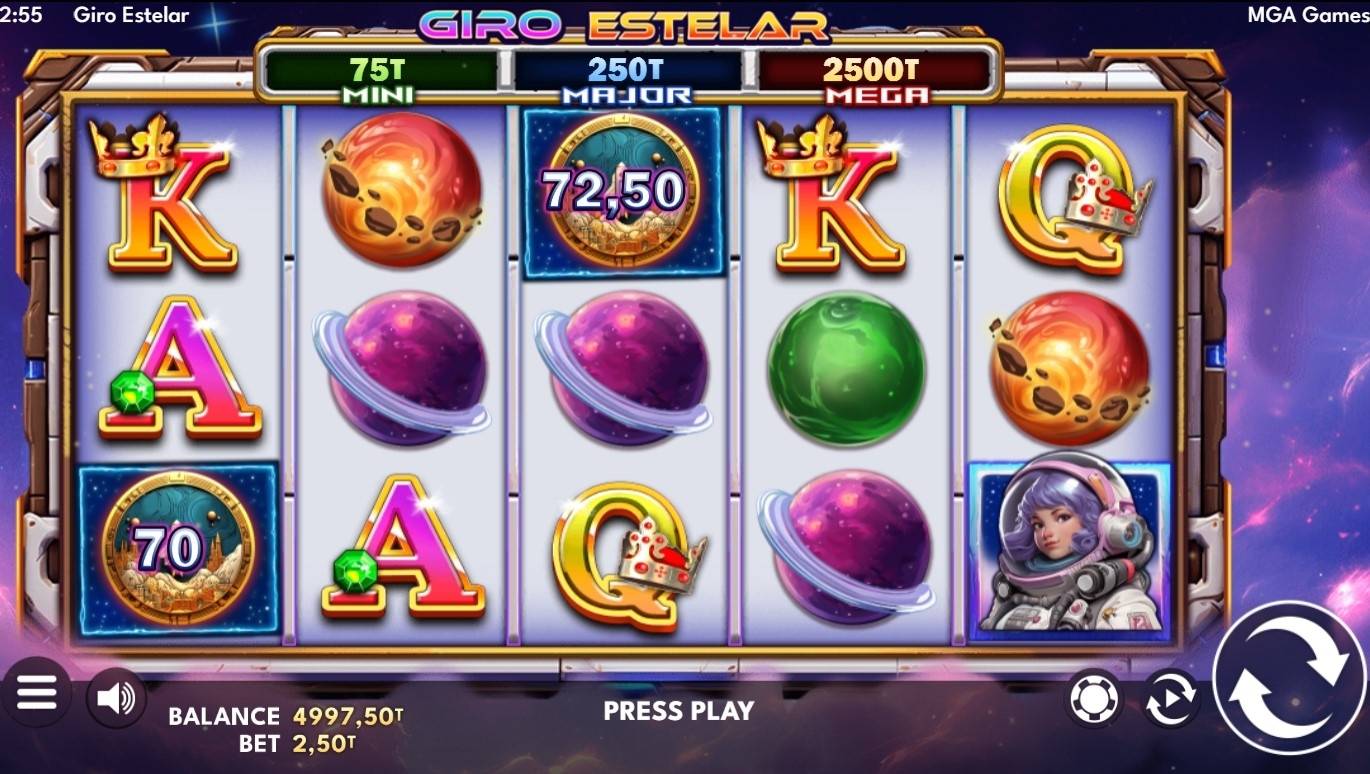
Task: Open the bet chip settings
Action: coord(1093,698)
